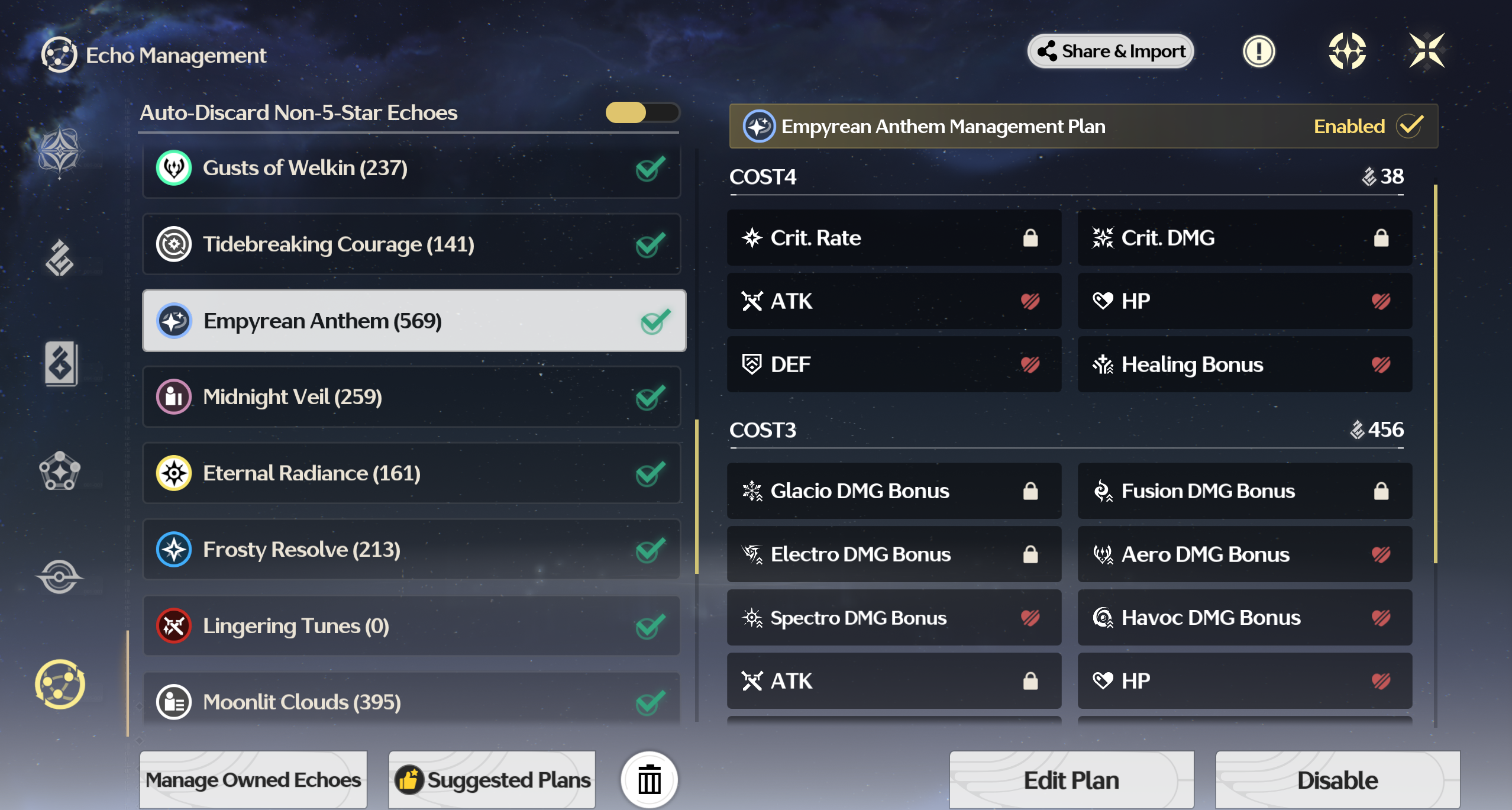
Task: Close the Echo Management screen
Action: (1426, 51)
